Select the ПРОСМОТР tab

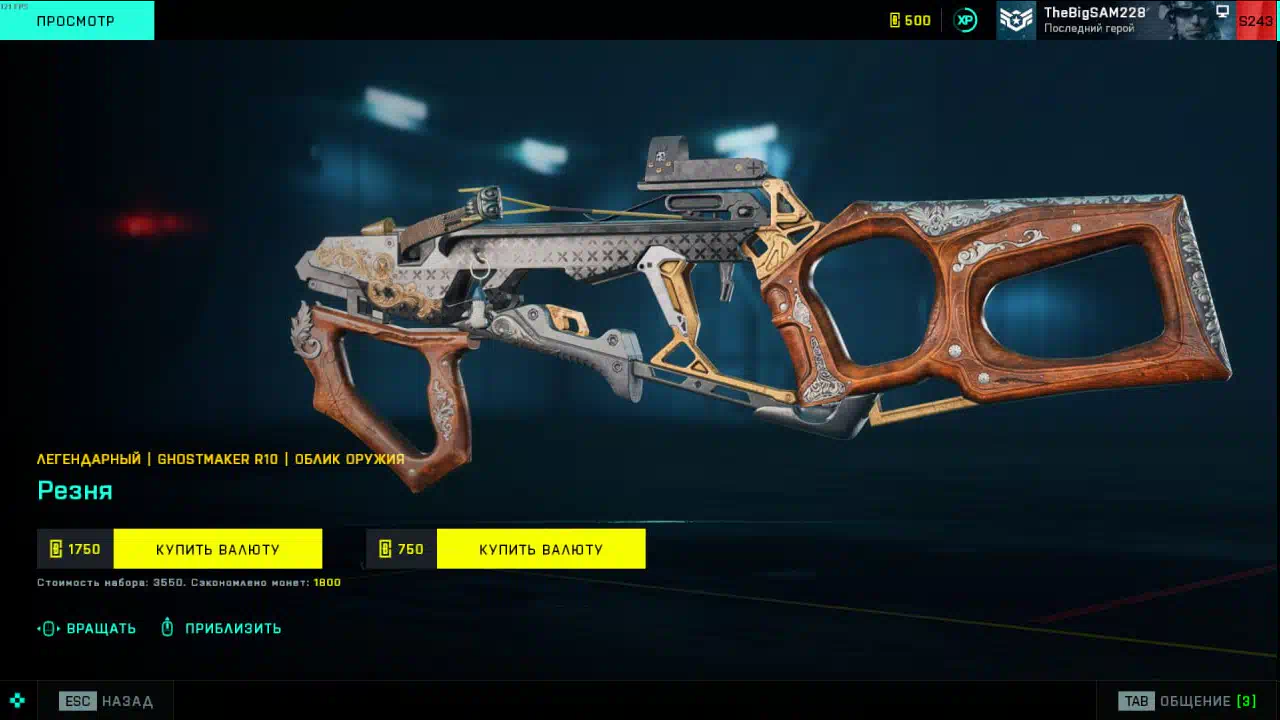[x=76, y=20]
